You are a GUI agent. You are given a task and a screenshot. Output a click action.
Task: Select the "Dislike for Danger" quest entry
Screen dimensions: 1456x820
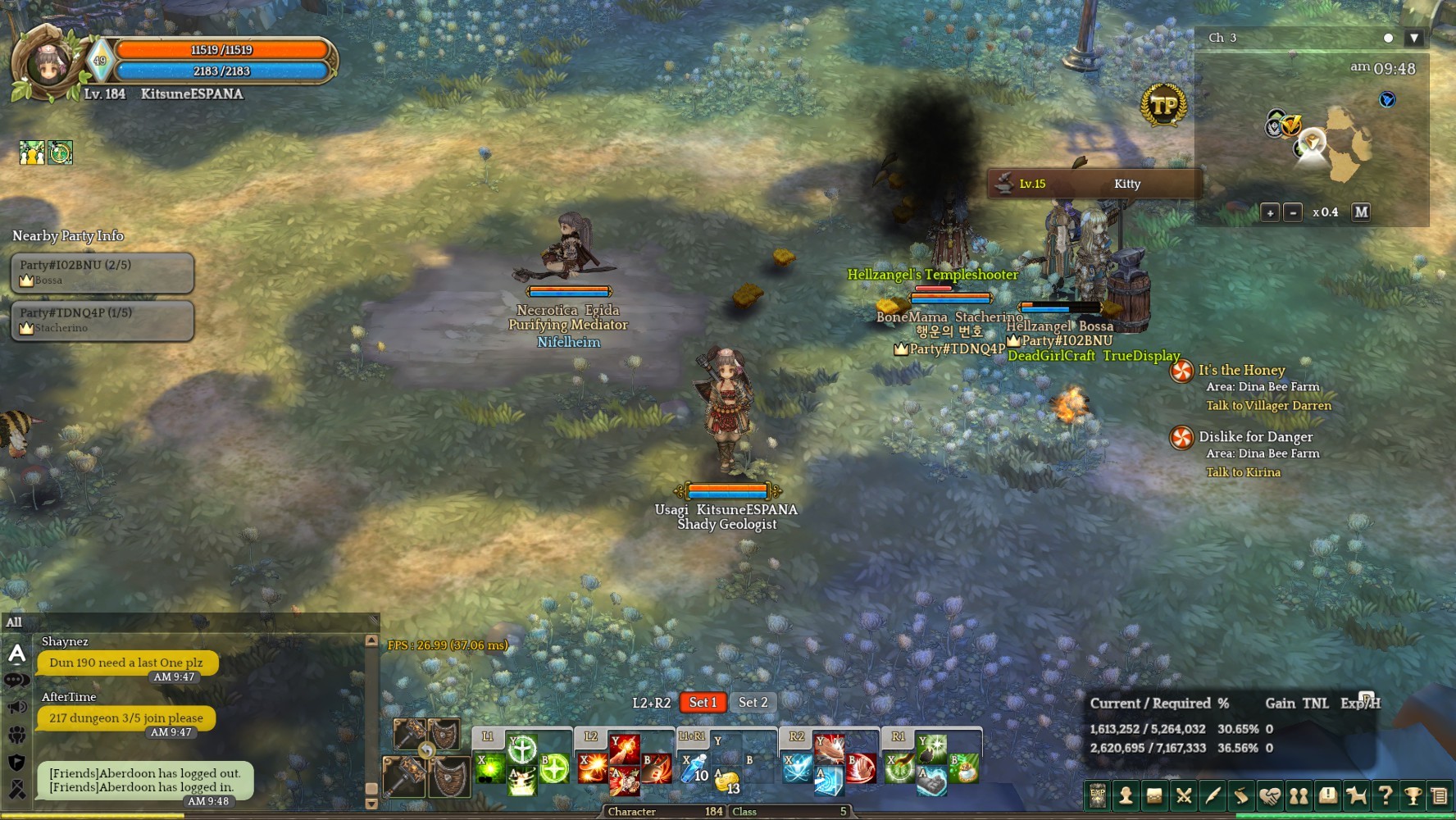pos(1255,437)
